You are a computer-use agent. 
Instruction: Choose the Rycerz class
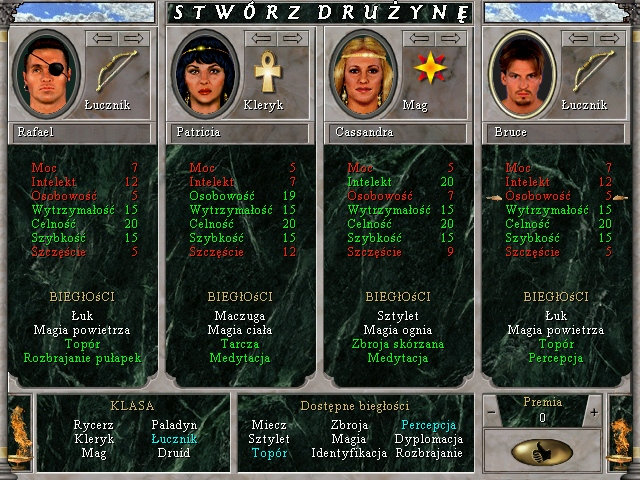click(92, 425)
